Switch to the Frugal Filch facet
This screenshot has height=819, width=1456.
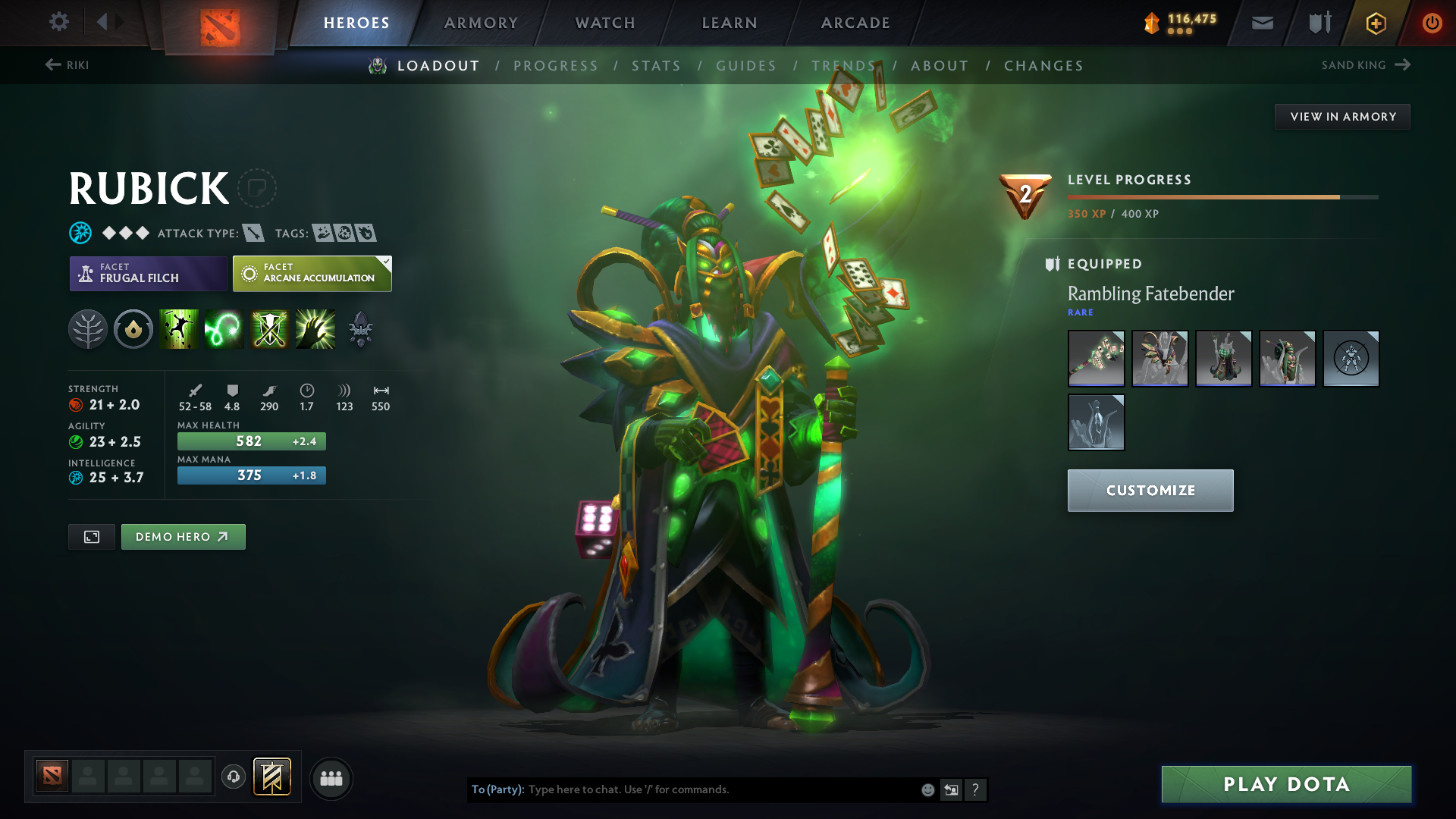(x=148, y=273)
